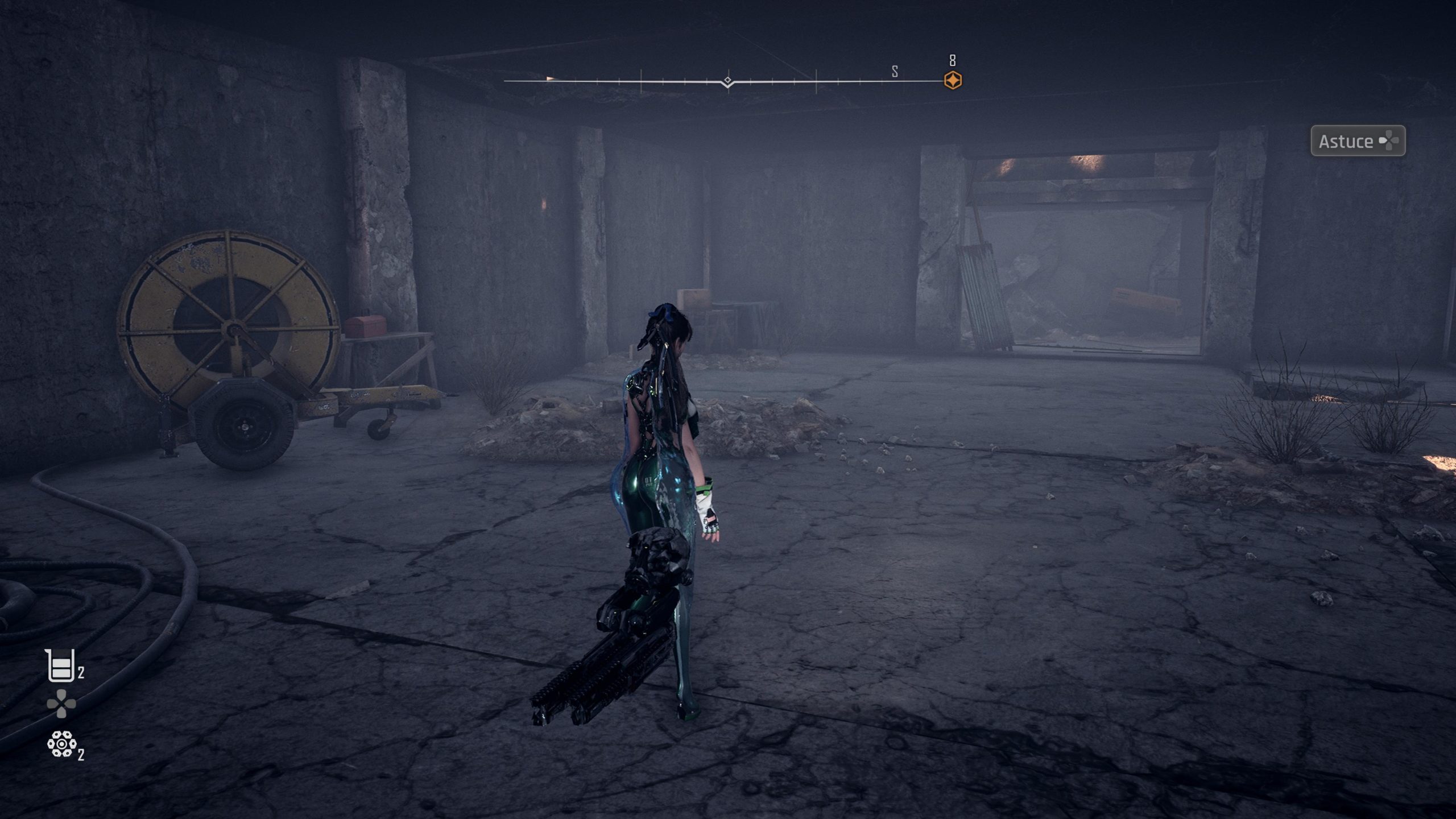Open the Astuce hint button
Viewport: 1456px width, 819px height.
coord(1358,141)
